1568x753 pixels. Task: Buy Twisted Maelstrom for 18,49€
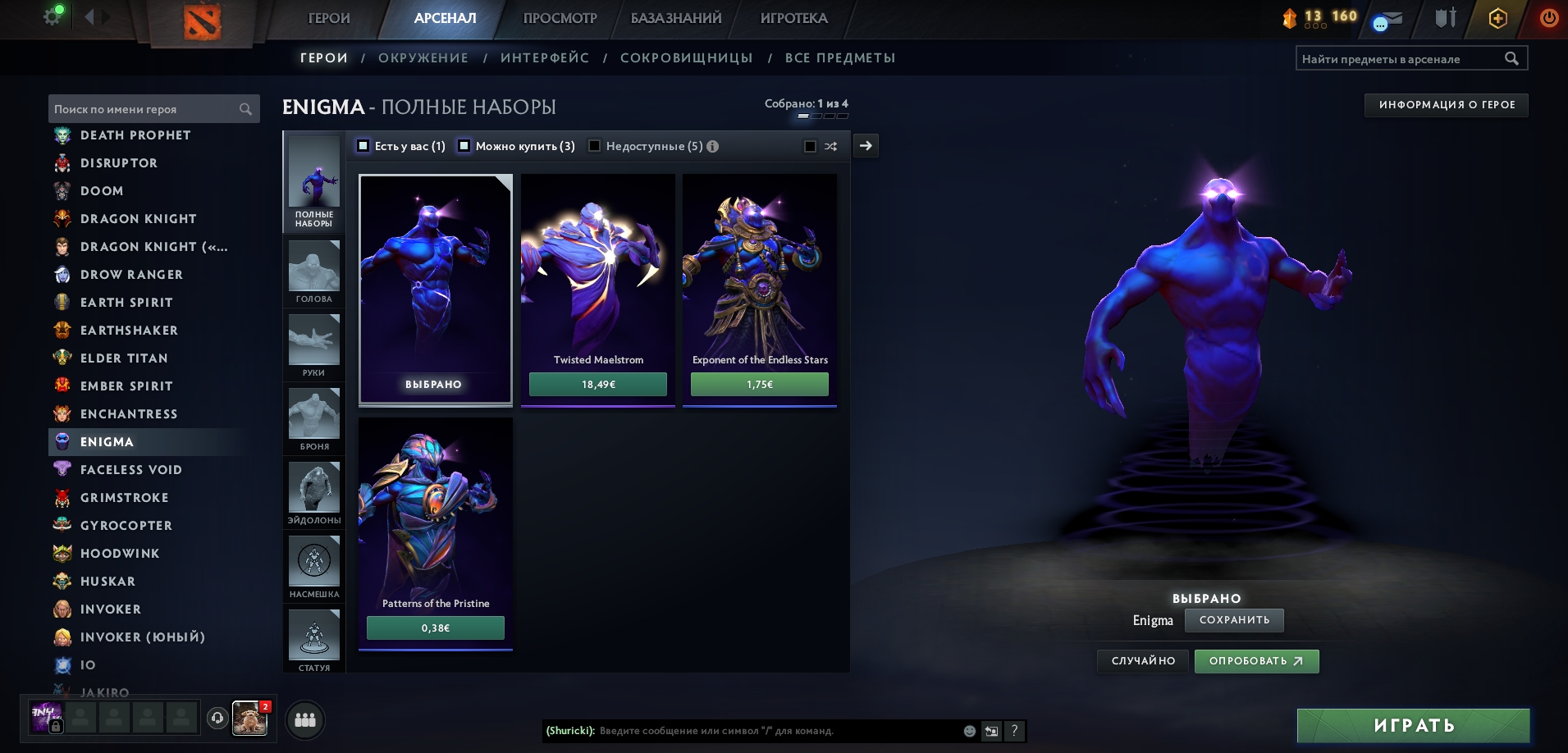click(x=597, y=384)
